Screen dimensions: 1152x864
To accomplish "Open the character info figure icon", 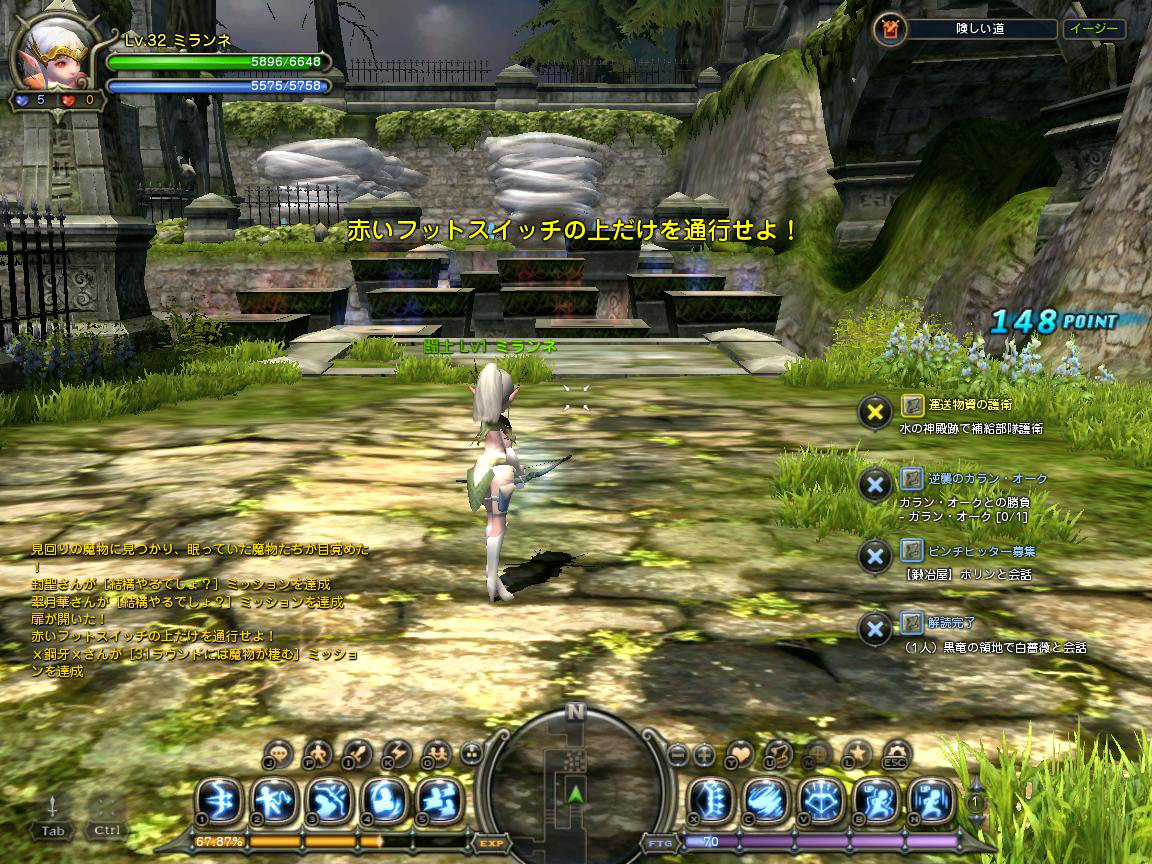I will click(x=318, y=753).
